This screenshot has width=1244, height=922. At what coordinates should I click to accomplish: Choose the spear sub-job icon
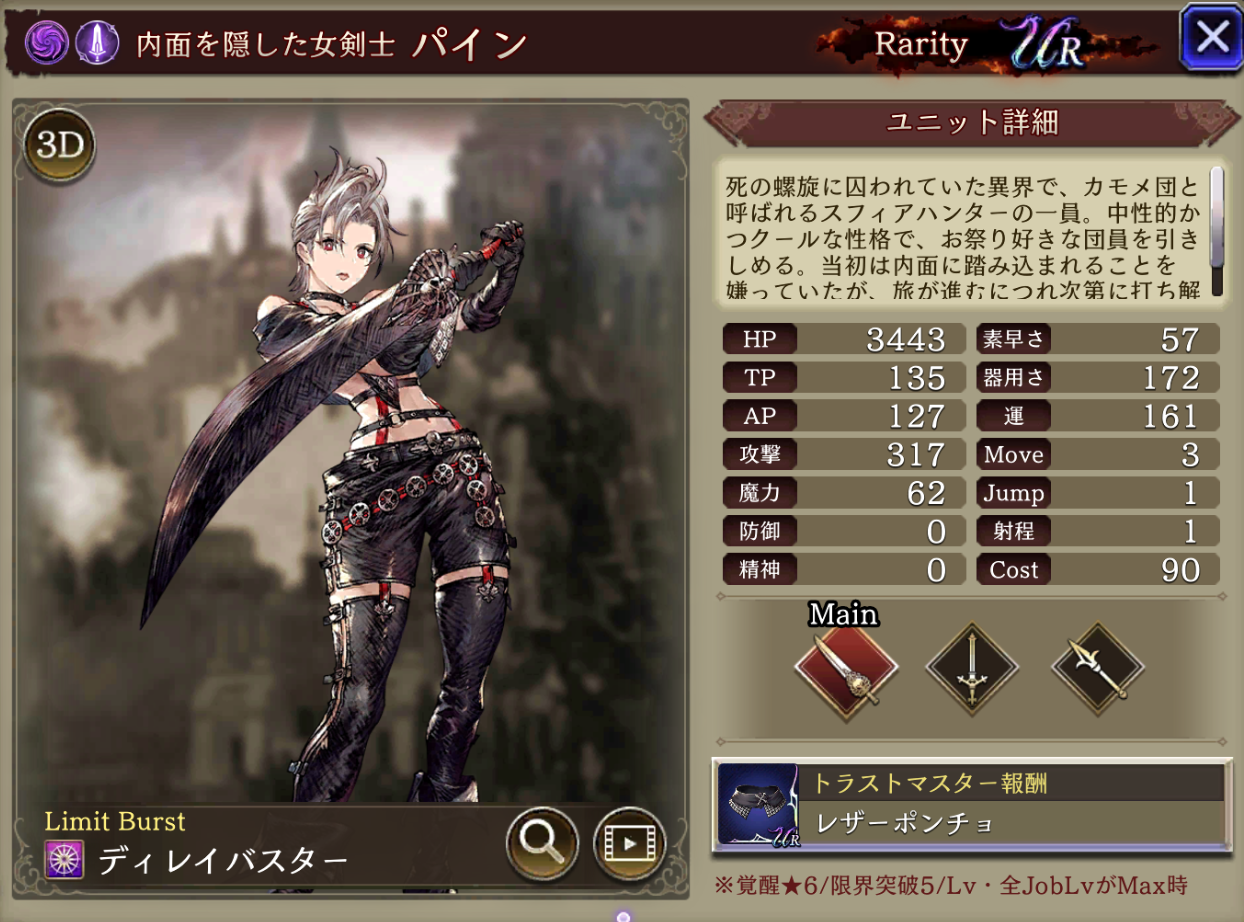[1097, 669]
